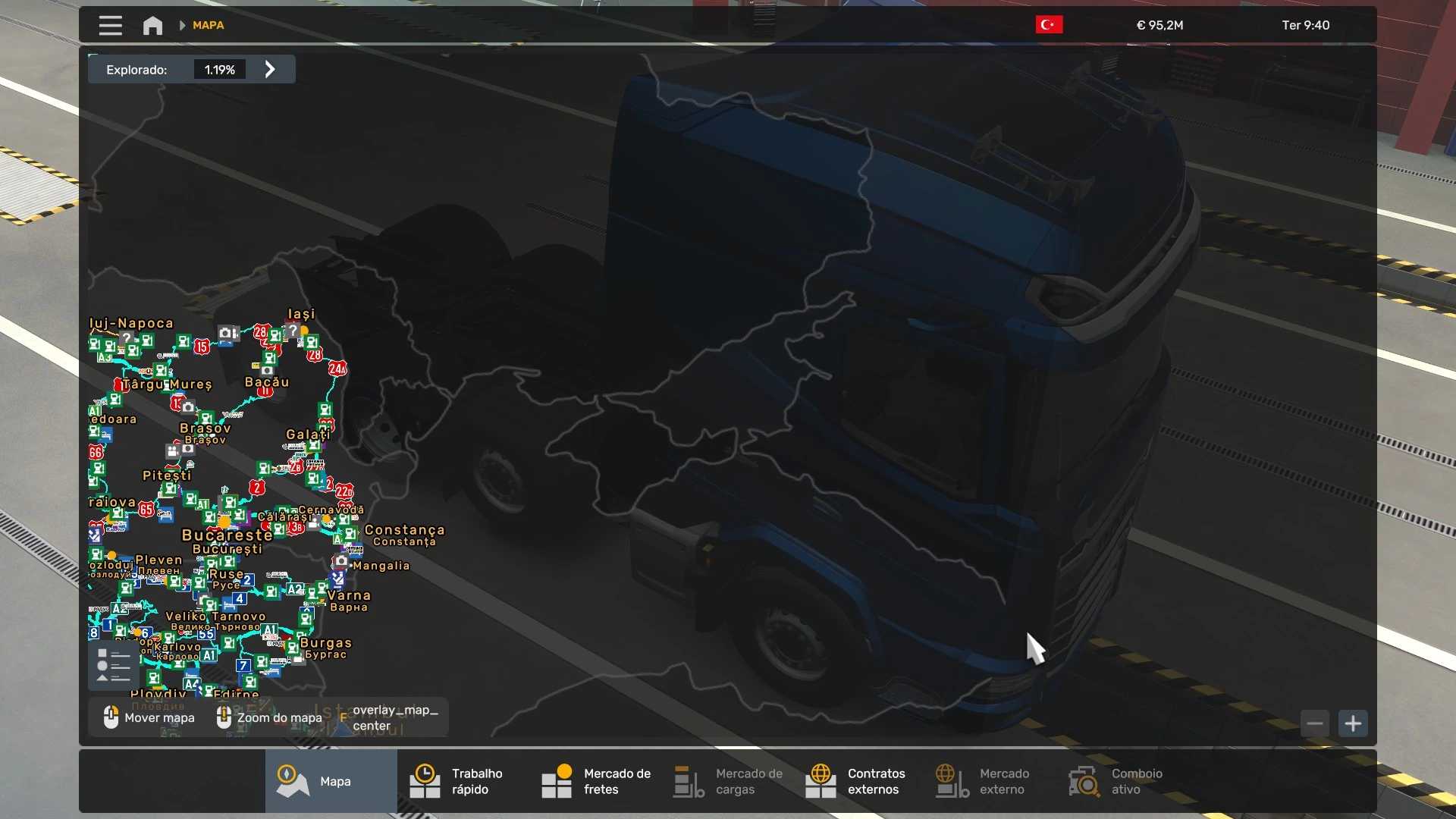Image resolution: width=1456 pixels, height=819 pixels.
Task: Open the map legend panel
Action: [114, 666]
